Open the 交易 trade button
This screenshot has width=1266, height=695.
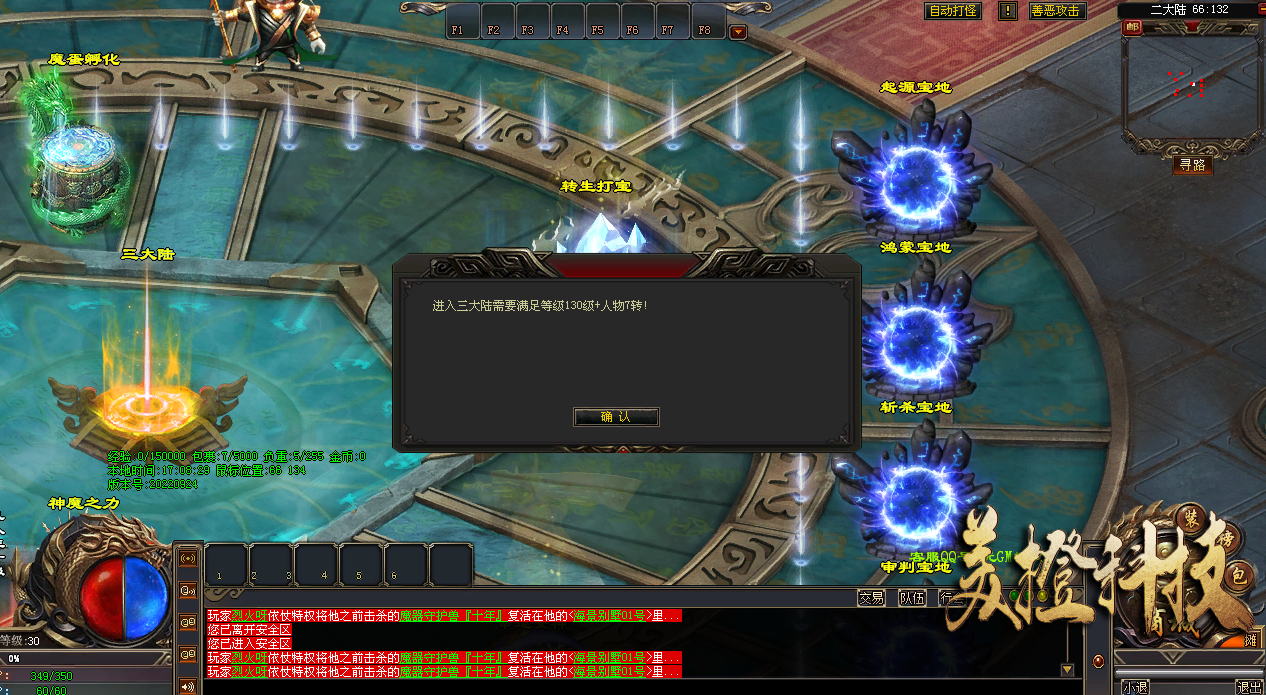click(871, 598)
